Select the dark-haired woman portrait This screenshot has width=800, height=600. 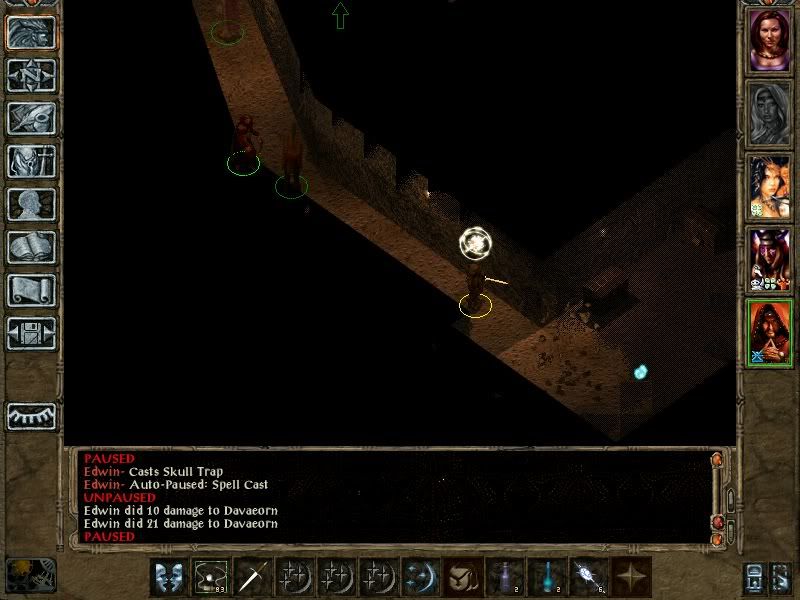(x=769, y=187)
